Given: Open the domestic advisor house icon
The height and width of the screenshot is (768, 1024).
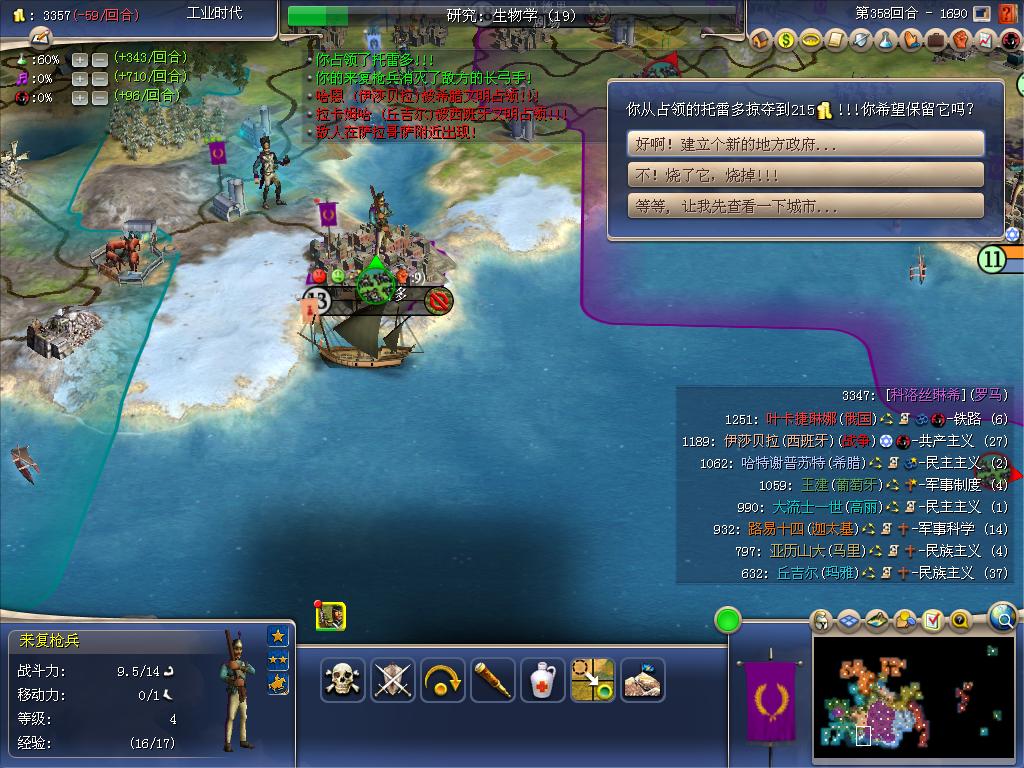Looking at the screenshot, I should 761,40.
